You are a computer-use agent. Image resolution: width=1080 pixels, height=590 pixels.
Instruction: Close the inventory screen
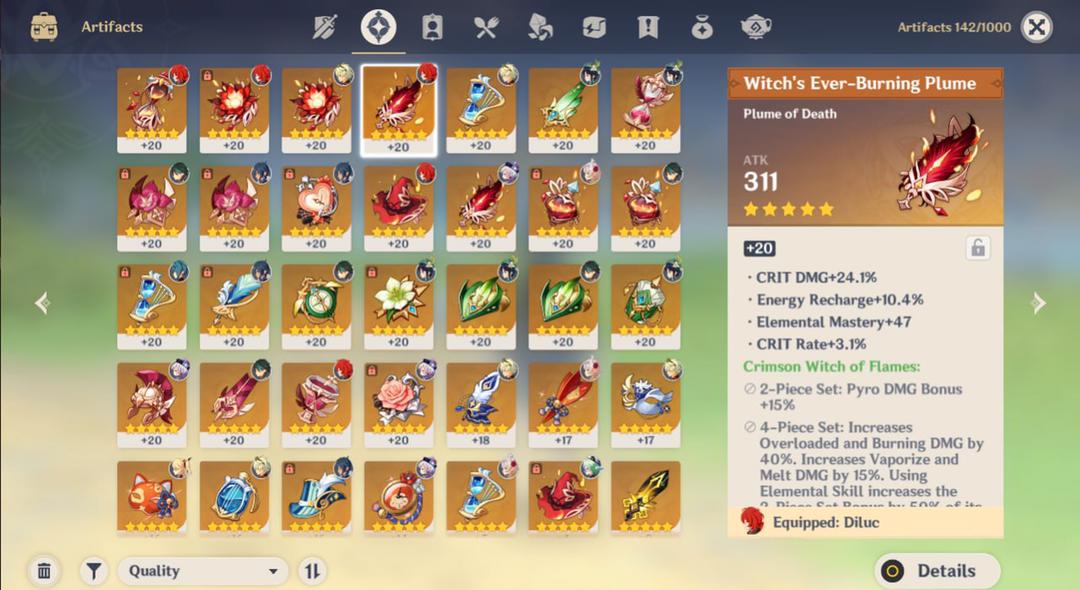click(x=1036, y=27)
